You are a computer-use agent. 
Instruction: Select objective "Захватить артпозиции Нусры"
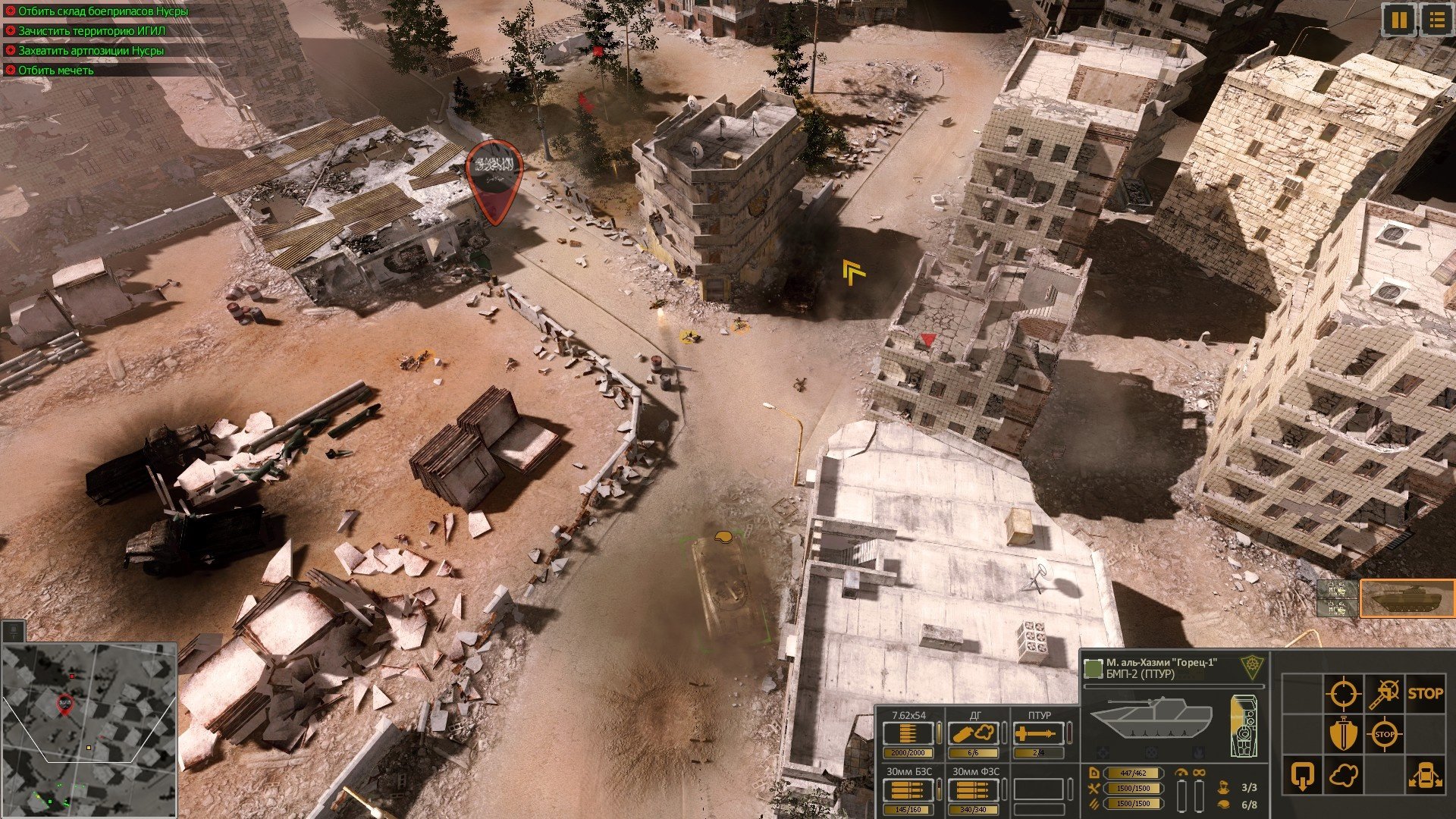(x=90, y=51)
